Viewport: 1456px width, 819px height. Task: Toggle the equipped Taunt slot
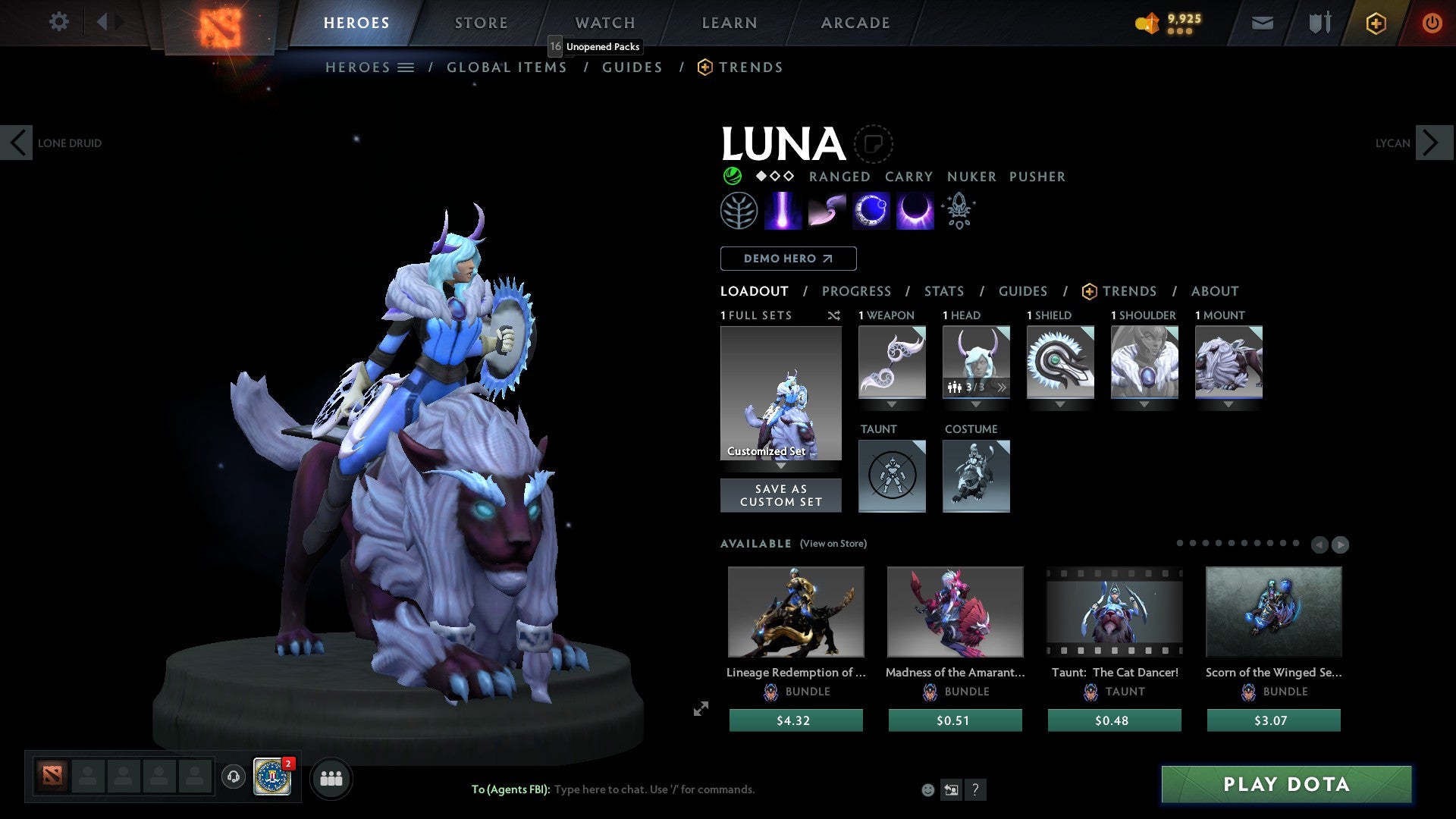click(x=892, y=475)
